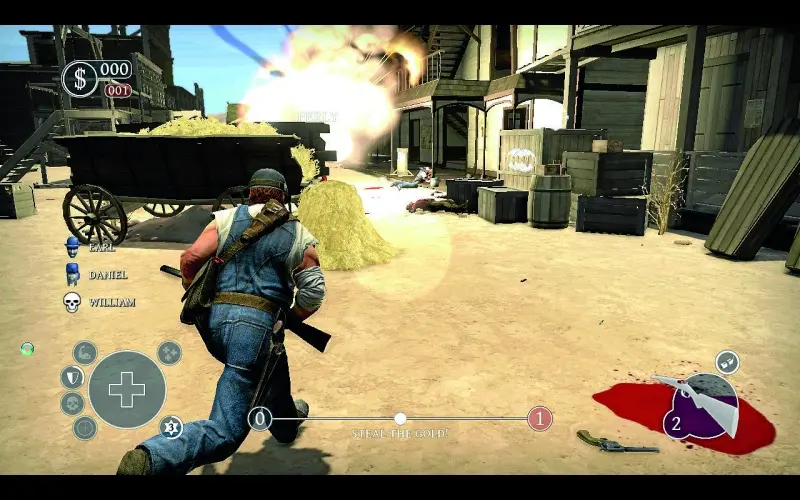Activate the shield defense ability icon

tap(71, 377)
